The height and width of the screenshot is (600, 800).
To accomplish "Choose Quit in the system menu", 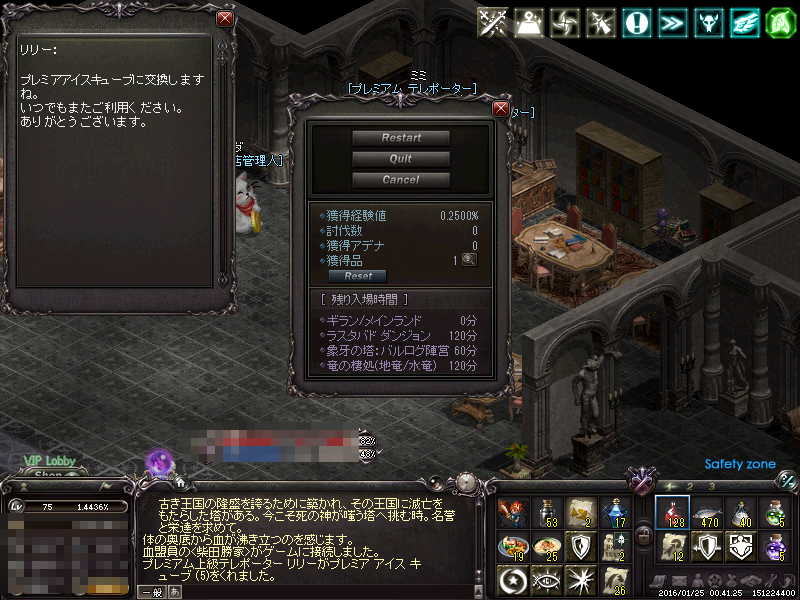I will [401, 159].
